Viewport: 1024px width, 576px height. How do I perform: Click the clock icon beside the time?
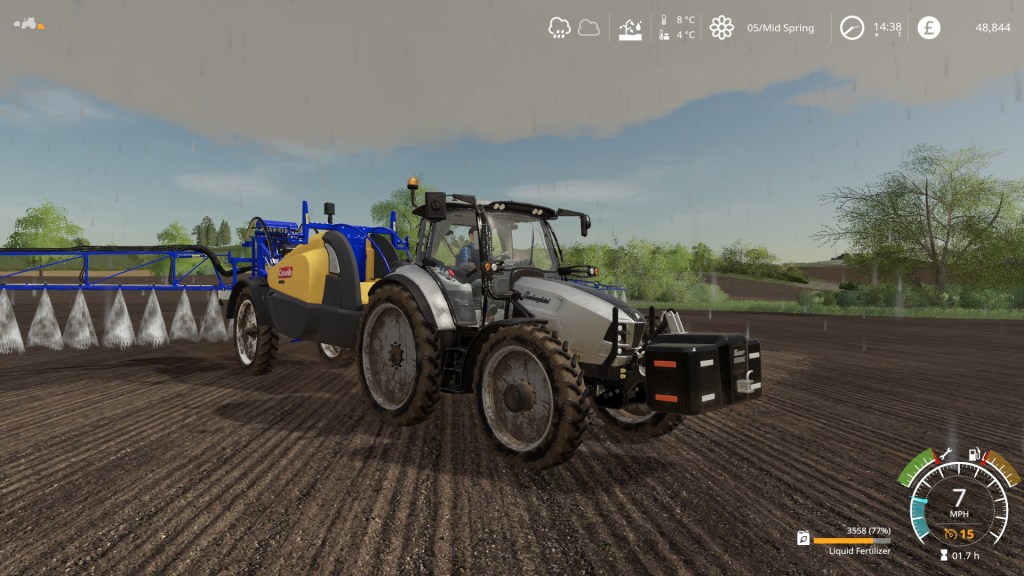(x=851, y=28)
